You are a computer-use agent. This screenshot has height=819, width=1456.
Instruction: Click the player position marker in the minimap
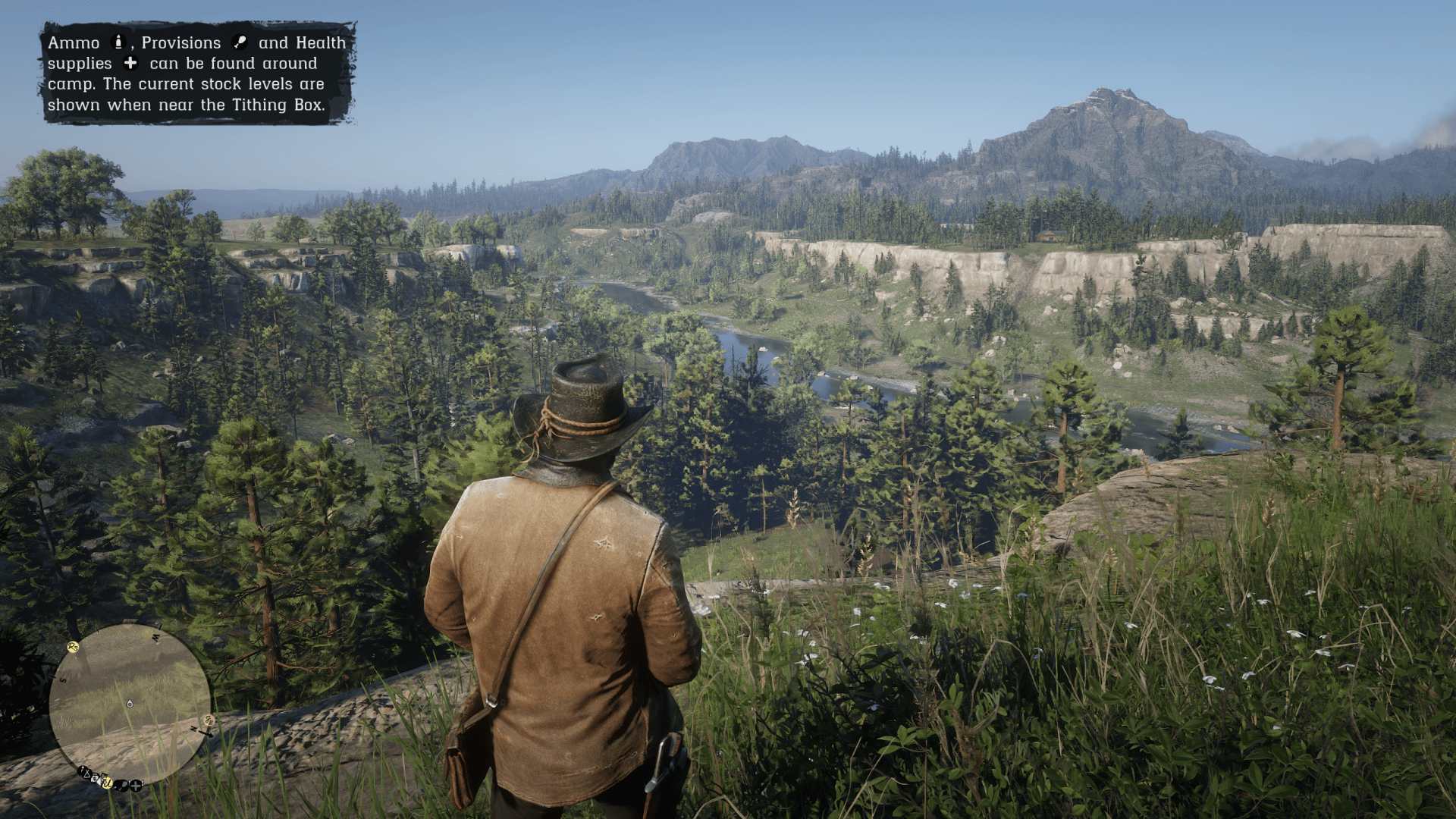pos(130,704)
